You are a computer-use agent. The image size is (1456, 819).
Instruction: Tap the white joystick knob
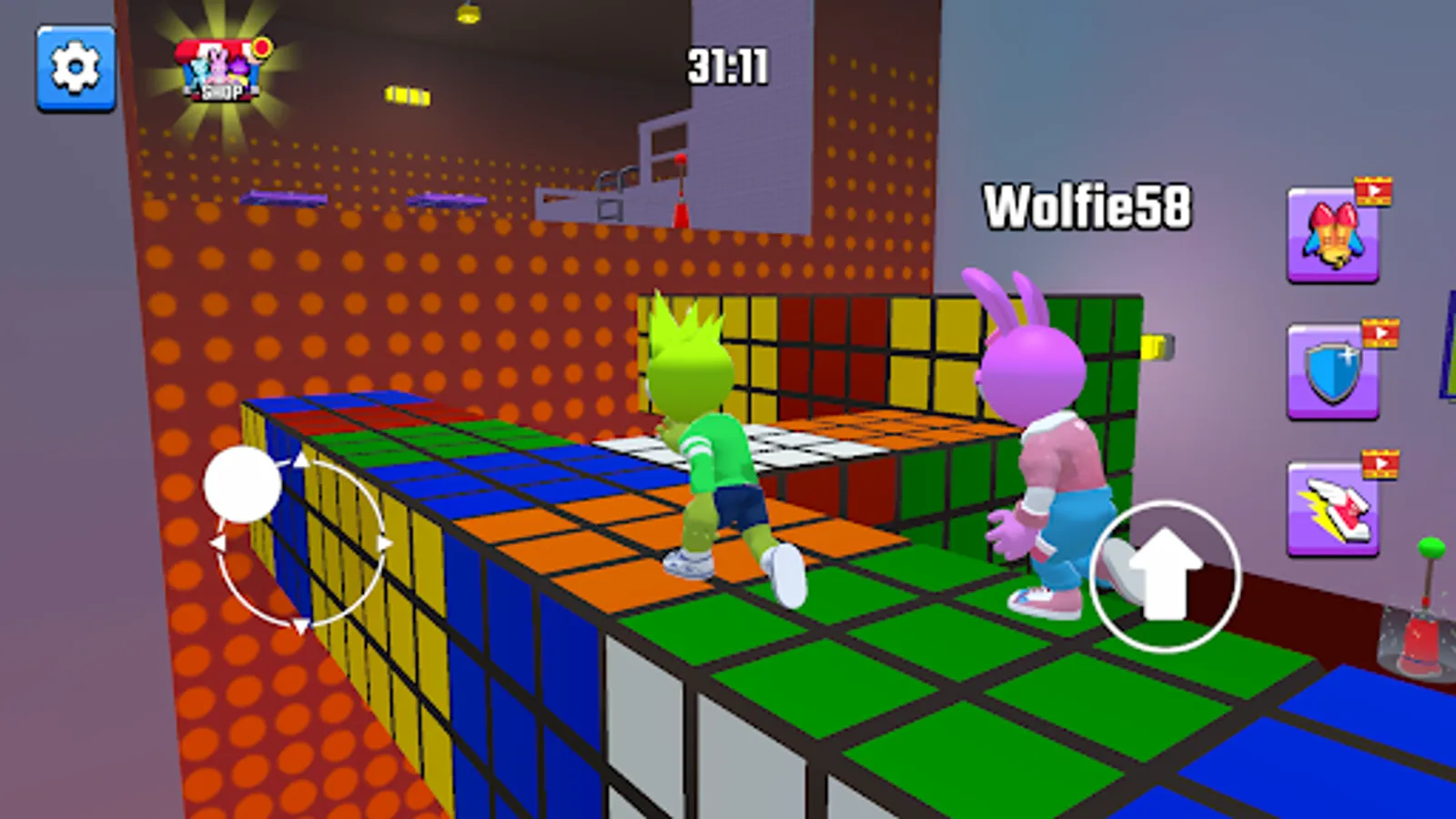click(244, 483)
